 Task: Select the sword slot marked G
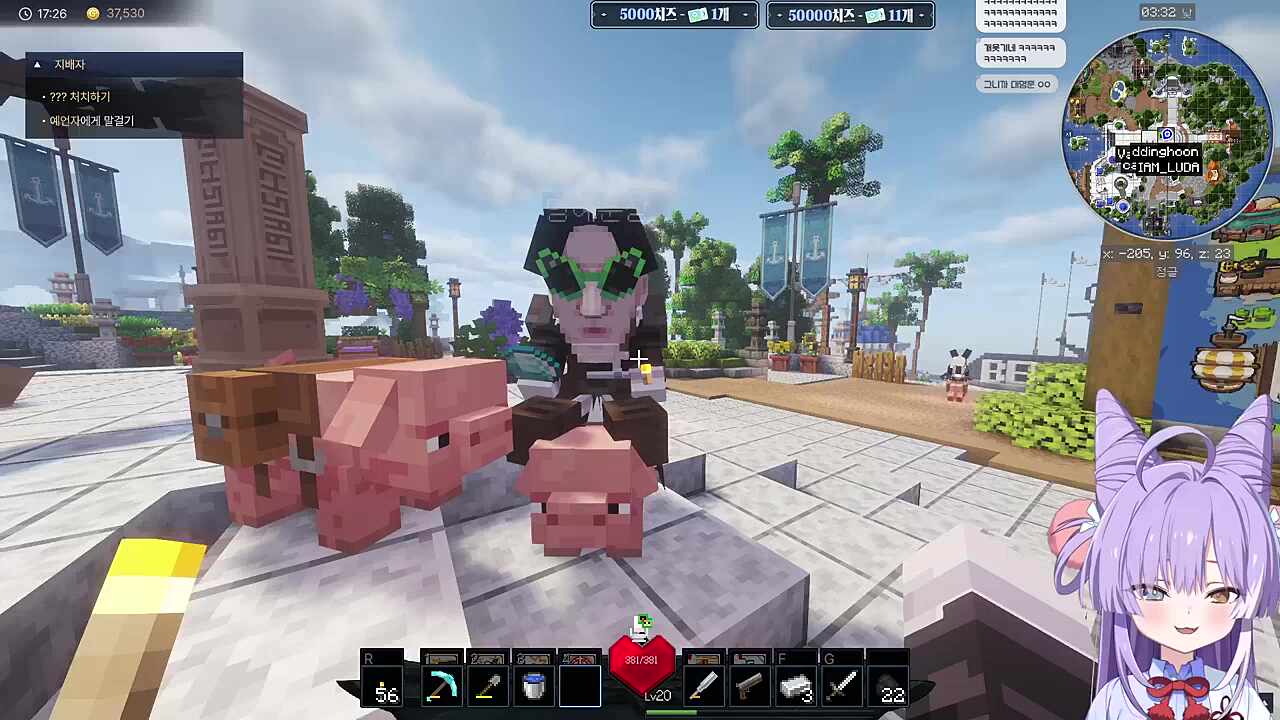click(842, 686)
